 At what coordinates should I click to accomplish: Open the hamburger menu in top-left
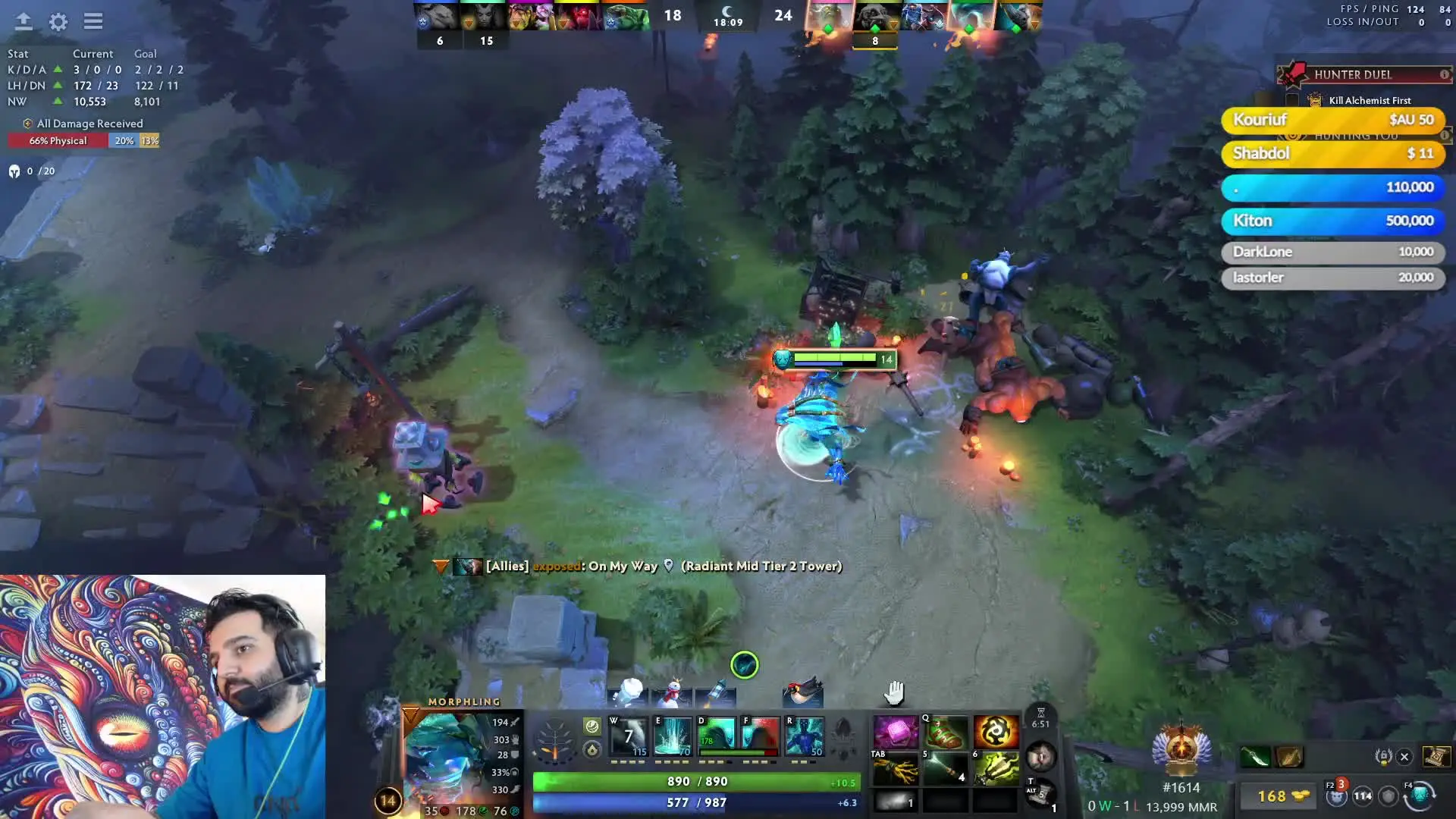[93, 22]
